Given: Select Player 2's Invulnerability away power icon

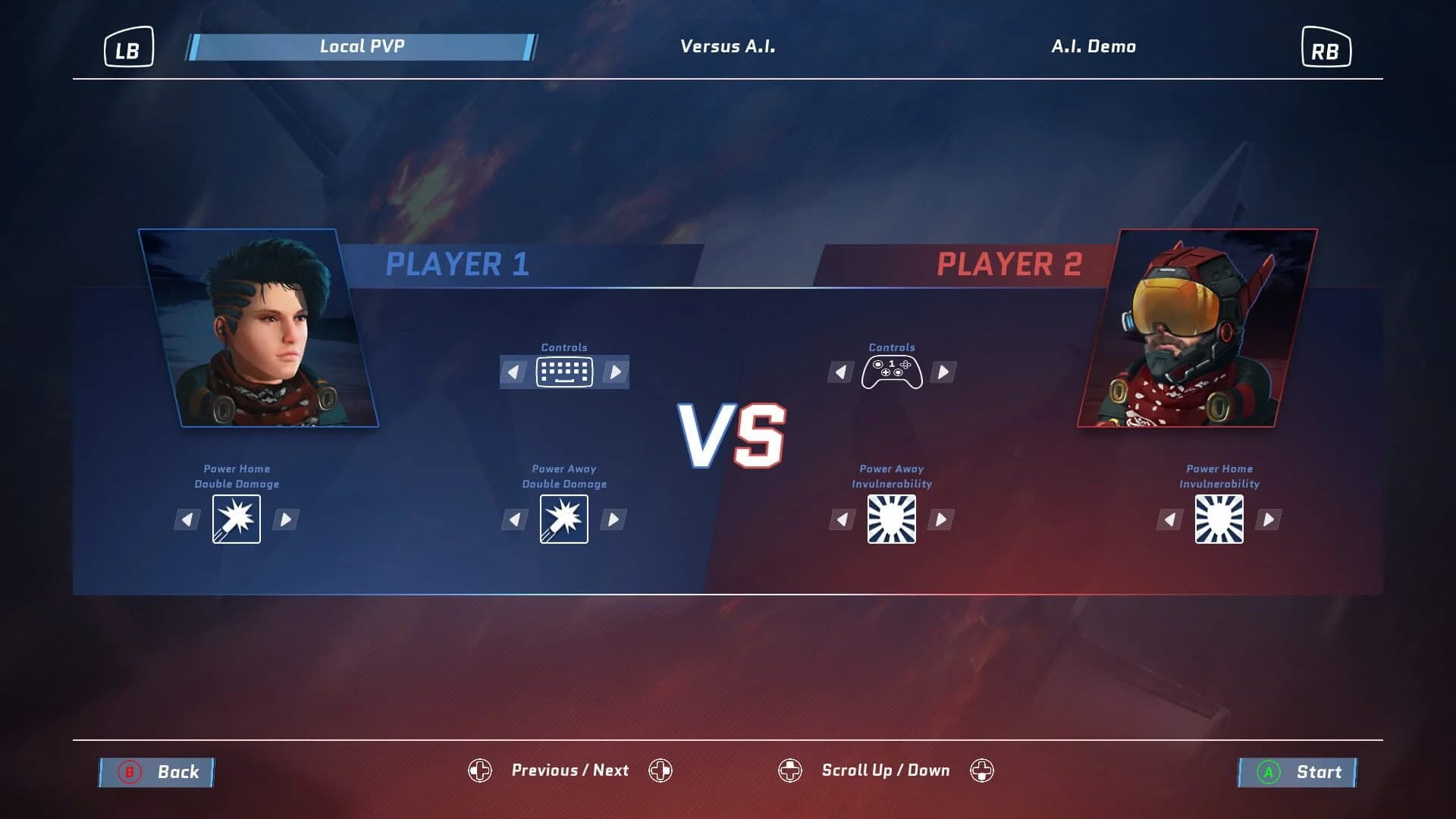Looking at the screenshot, I should click(892, 519).
